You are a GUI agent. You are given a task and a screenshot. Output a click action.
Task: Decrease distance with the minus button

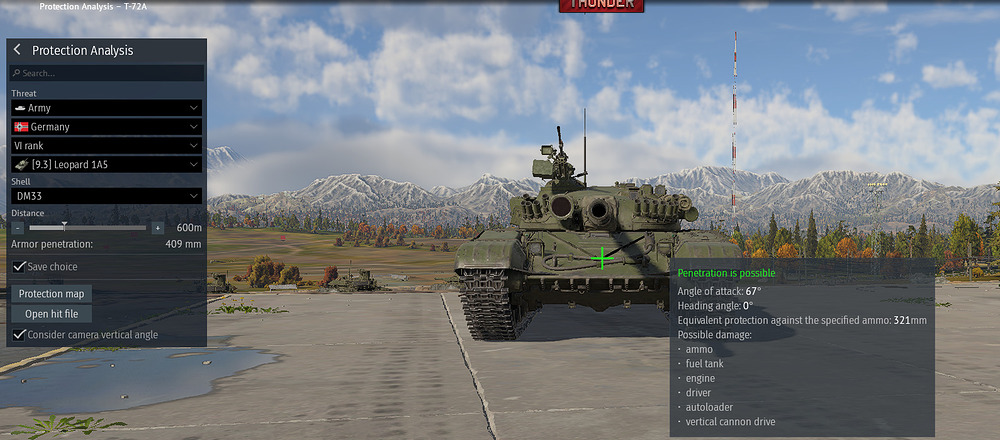(x=20, y=228)
